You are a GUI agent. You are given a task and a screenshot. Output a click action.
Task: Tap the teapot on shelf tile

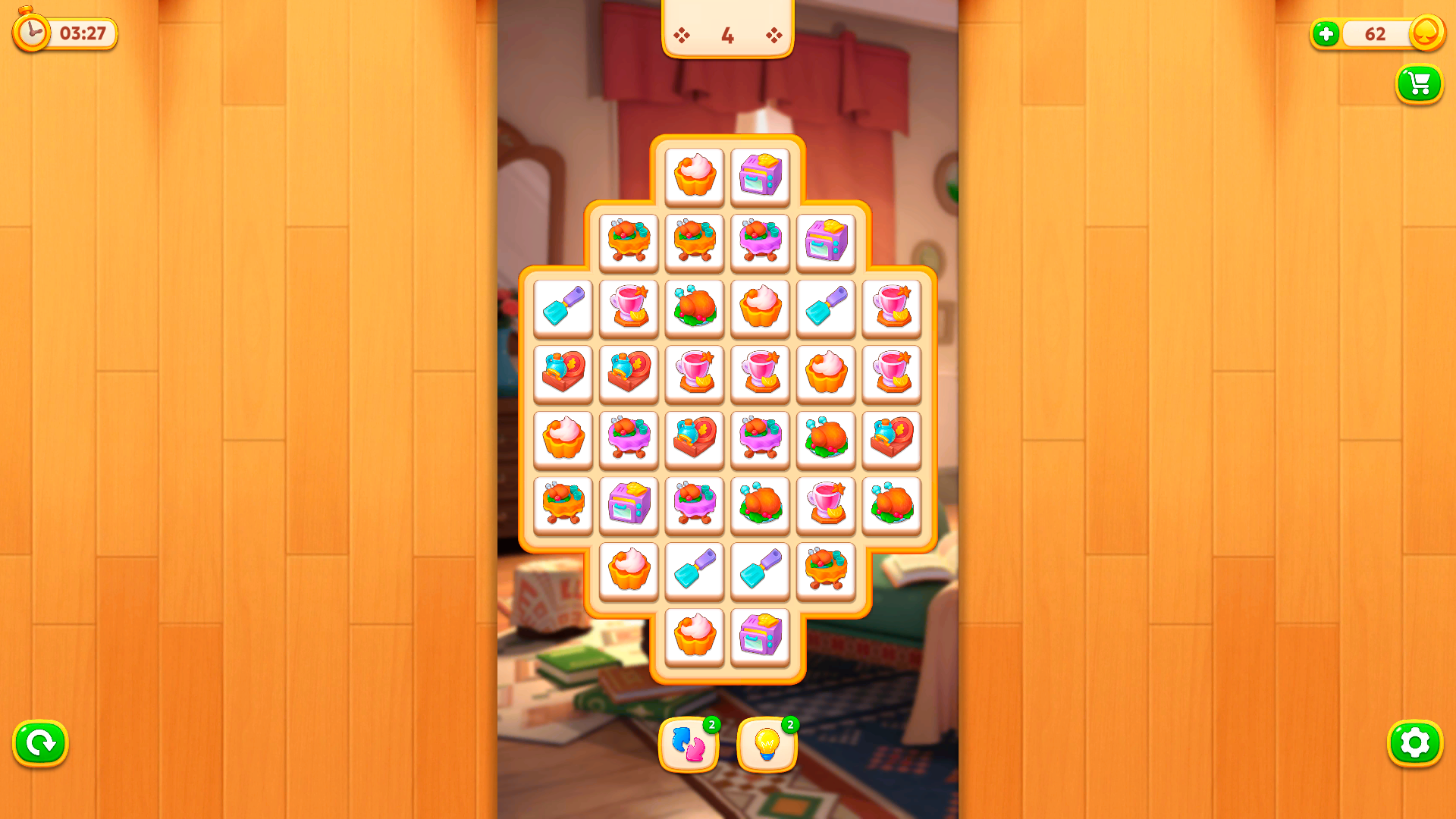[563, 374]
